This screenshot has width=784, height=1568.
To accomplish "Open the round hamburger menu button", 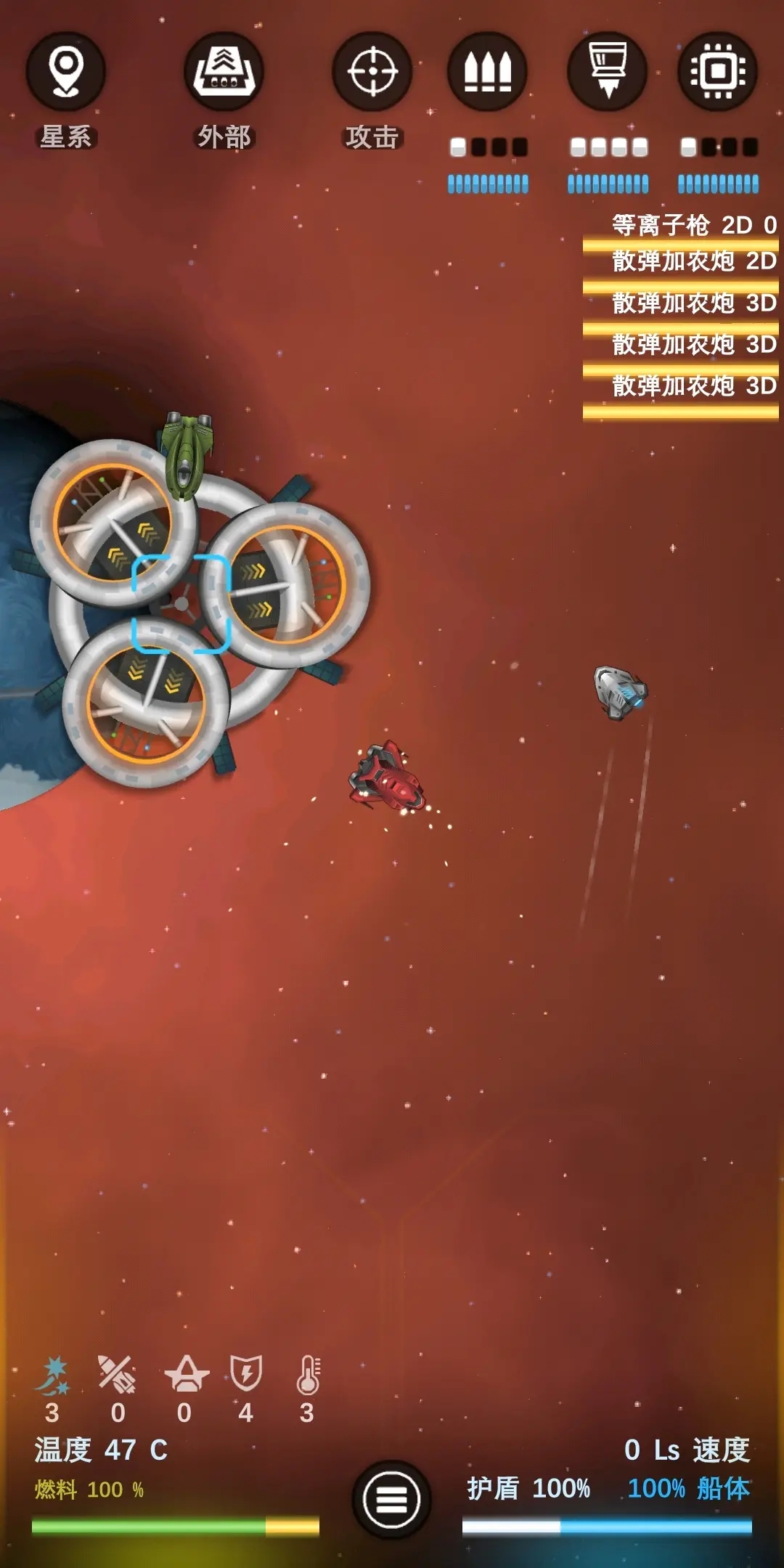I will tap(391, 1498).
